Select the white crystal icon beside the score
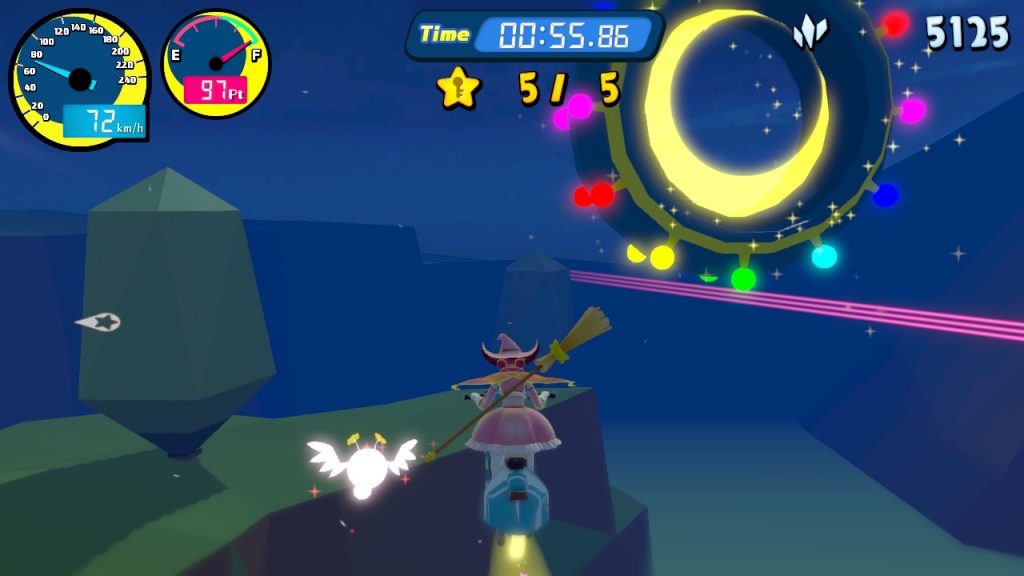1024x576 pixels. [810, 33]
